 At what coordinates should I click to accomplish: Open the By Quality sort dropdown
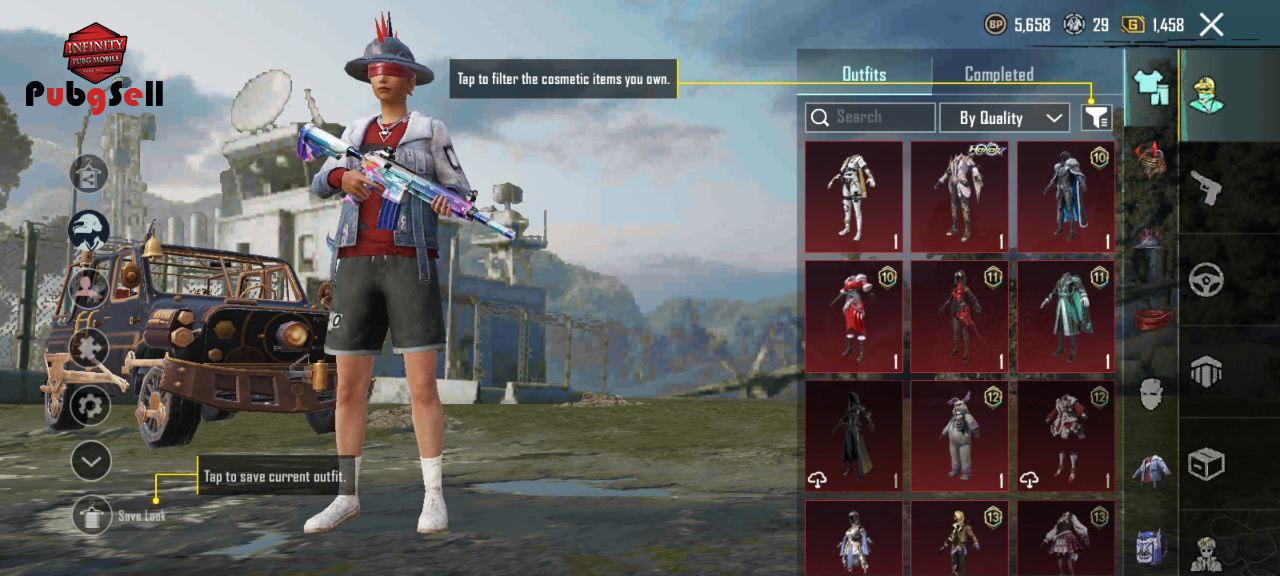(1004, 118)
